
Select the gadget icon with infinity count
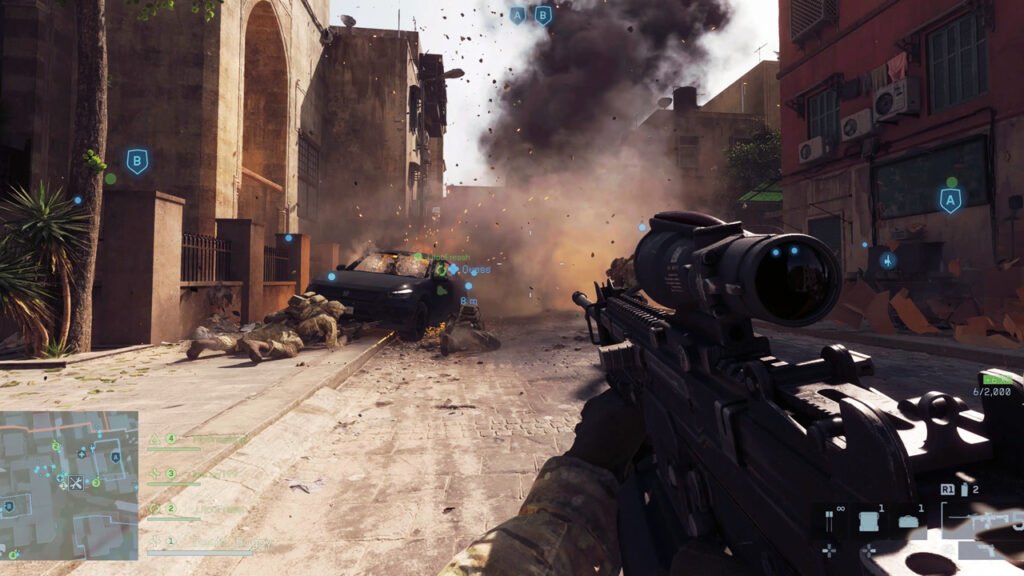tap(829, 518)
